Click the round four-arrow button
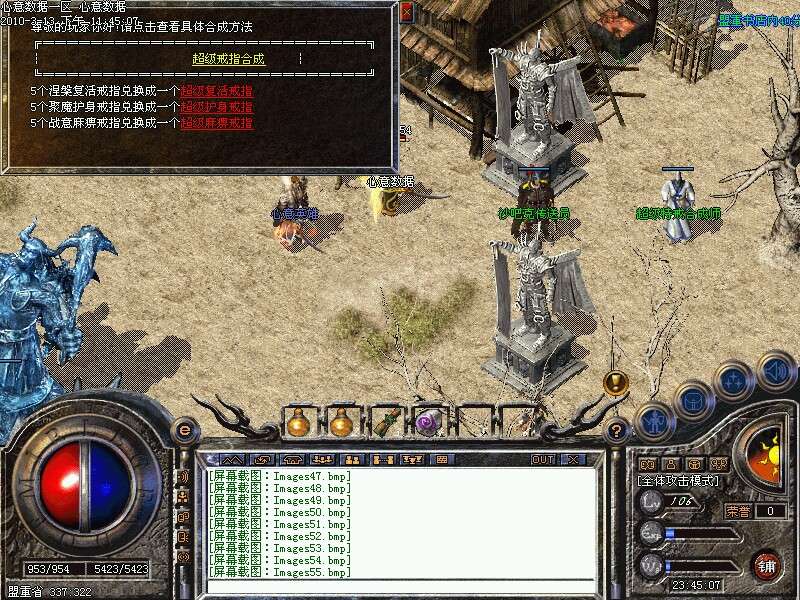 [x=734, y=381]
